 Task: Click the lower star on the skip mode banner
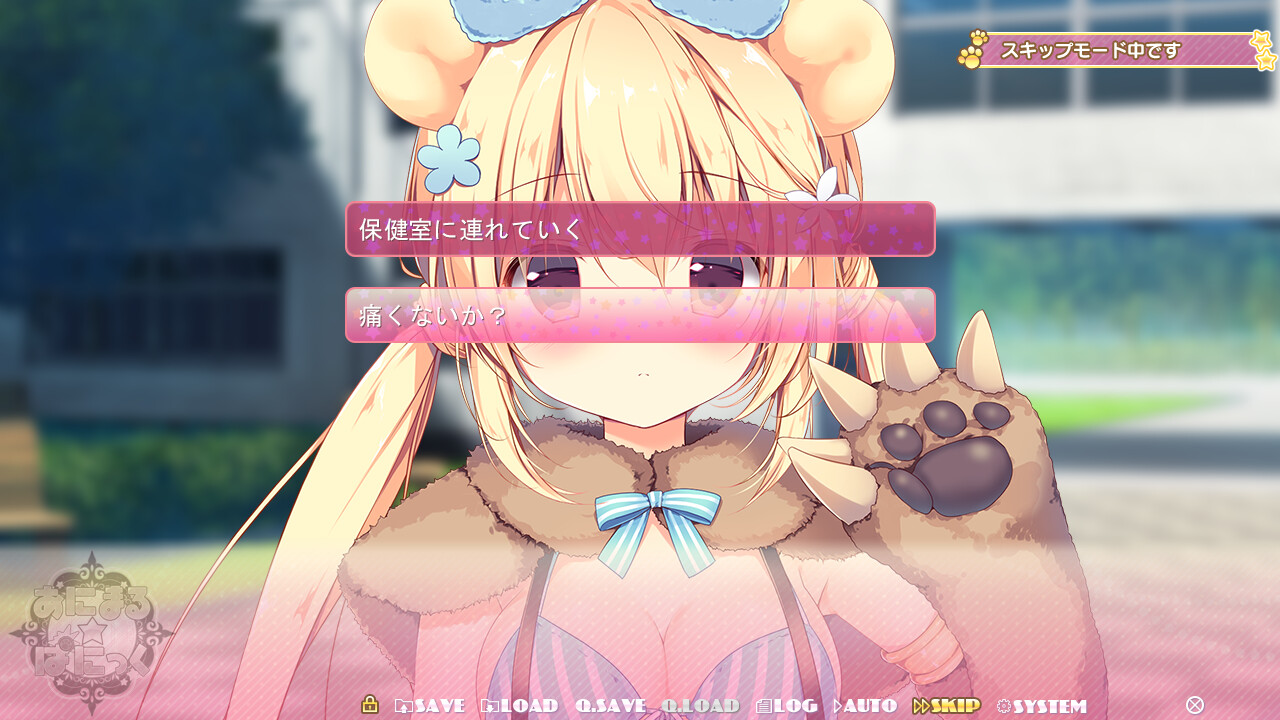point(1266,60)
